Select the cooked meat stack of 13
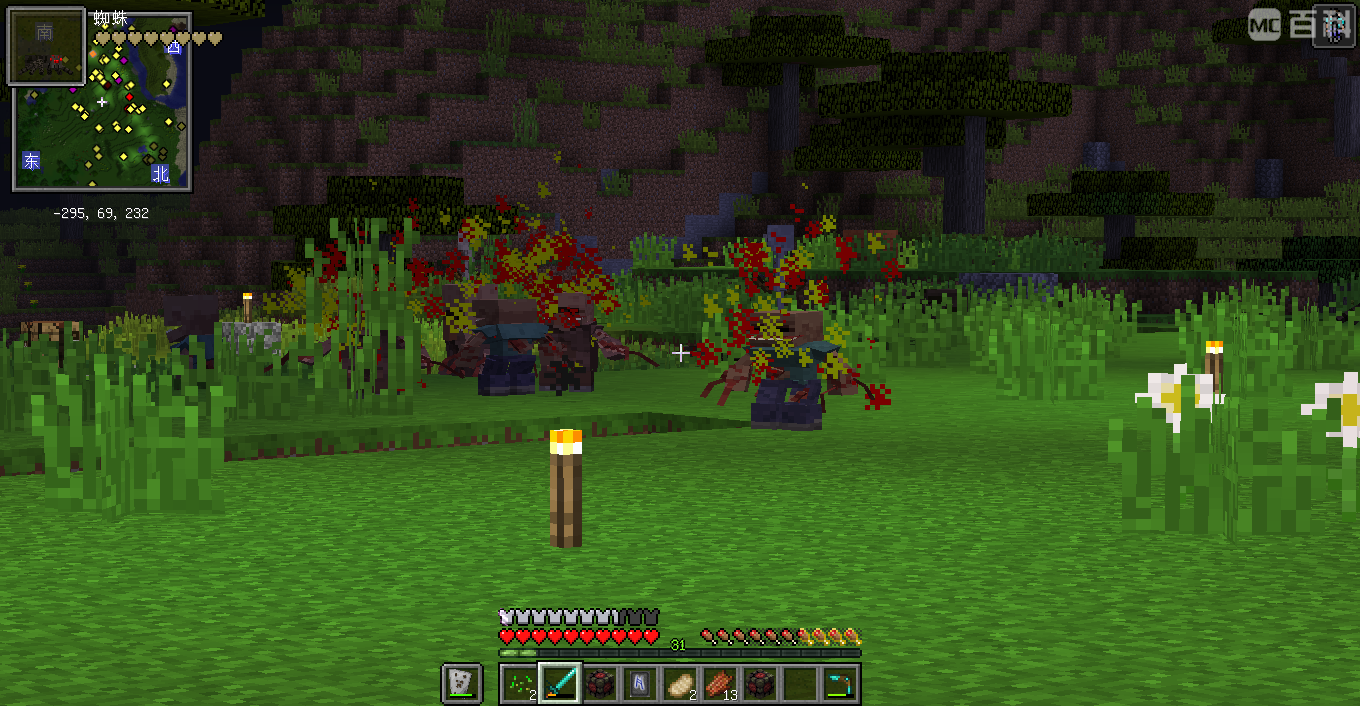The image size is (1360, 706). (720, 683)
